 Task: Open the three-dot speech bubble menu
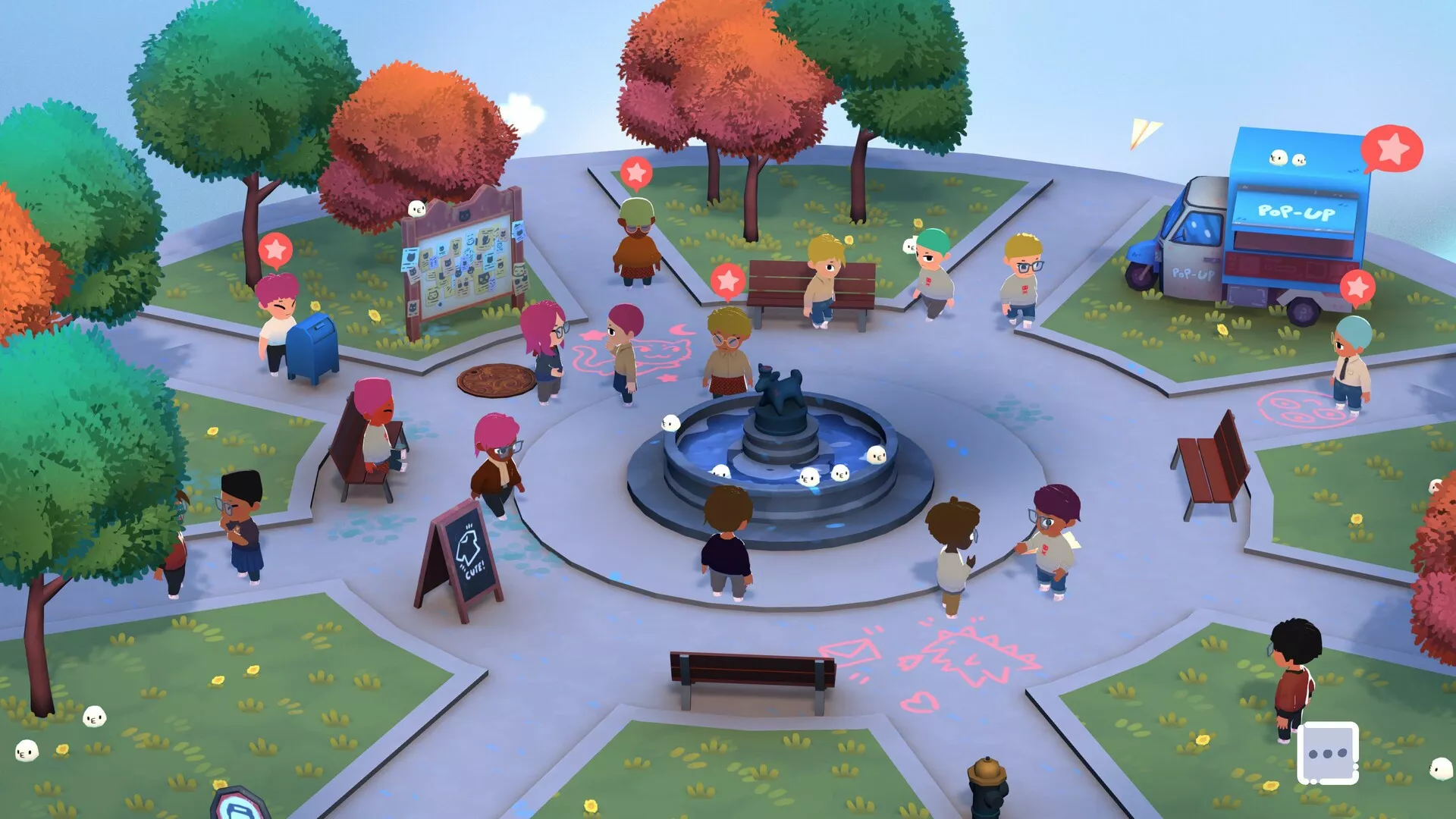pyautogui.click(x=1327, y=753)
